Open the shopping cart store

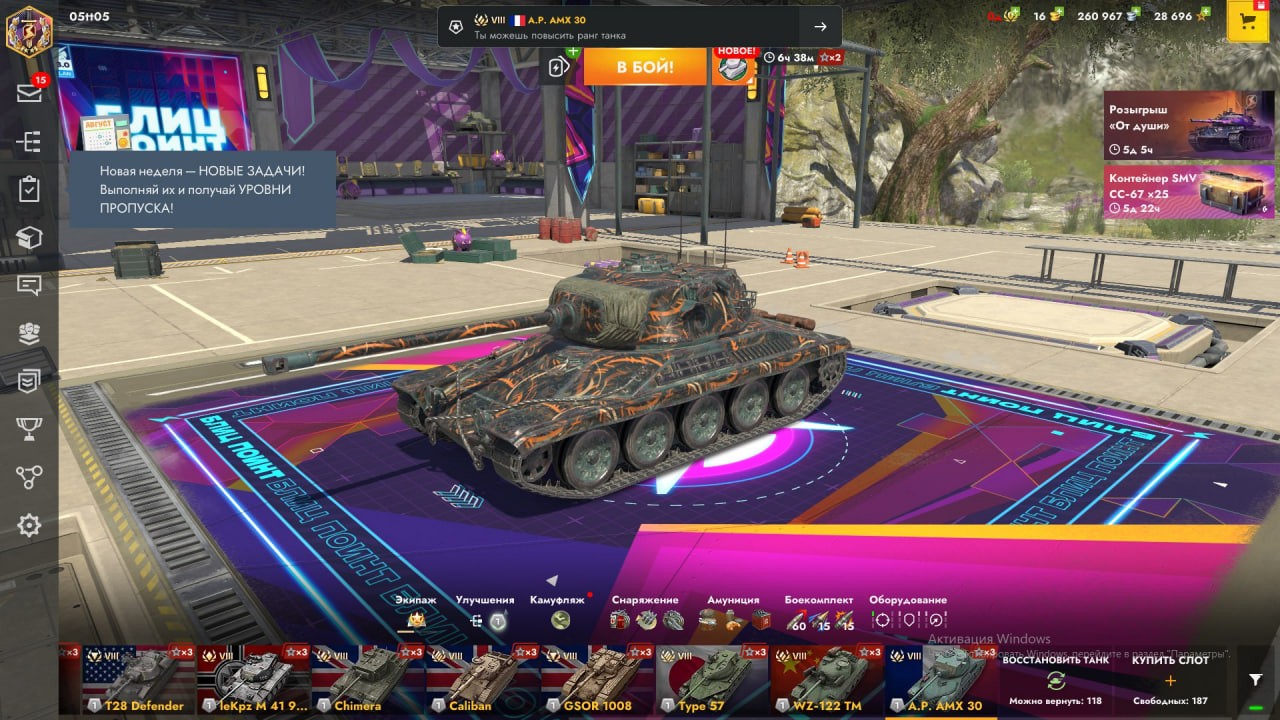[x=1247, y=23]
